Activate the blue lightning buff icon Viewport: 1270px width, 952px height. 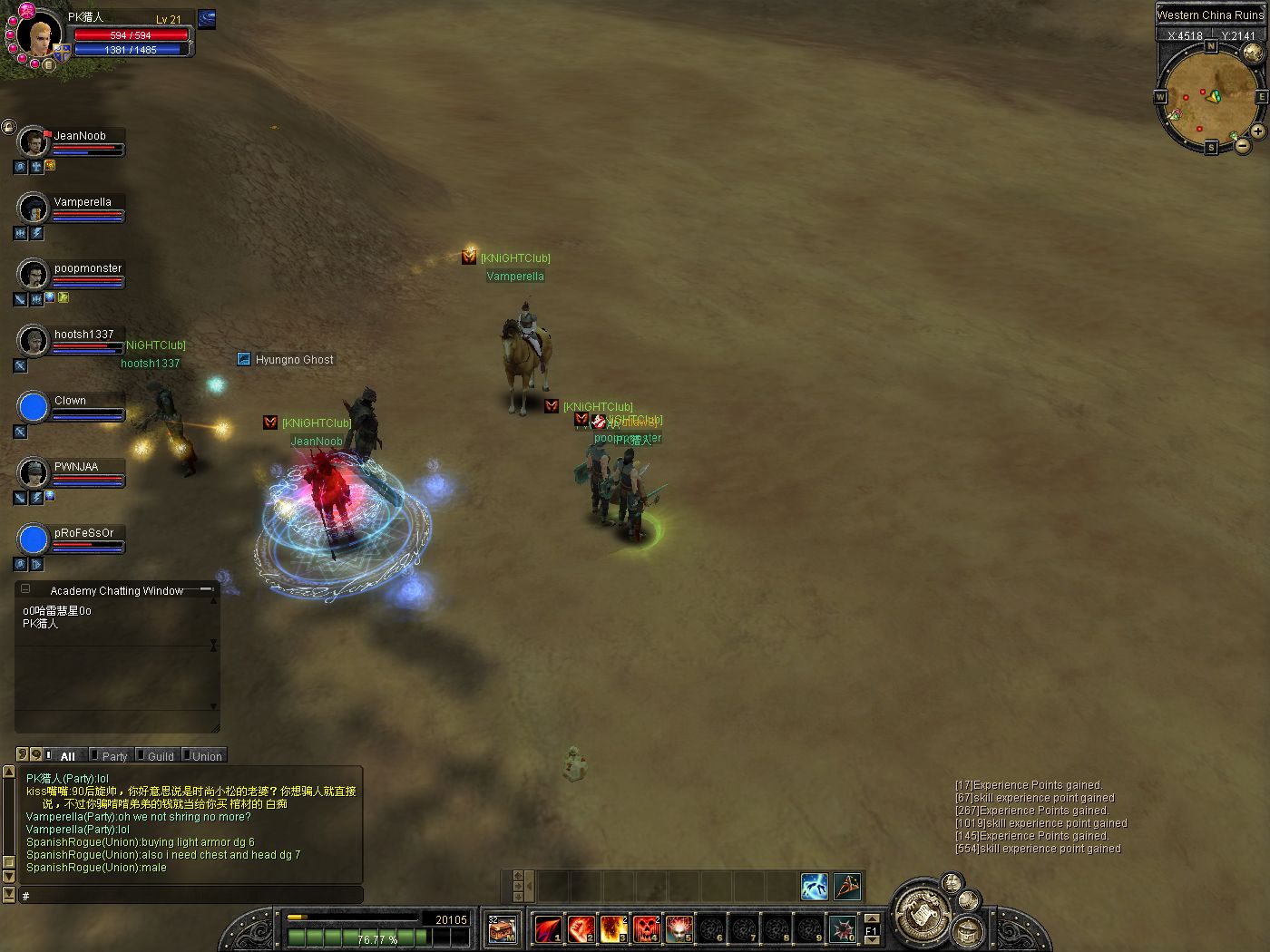[x=815, y=886]
